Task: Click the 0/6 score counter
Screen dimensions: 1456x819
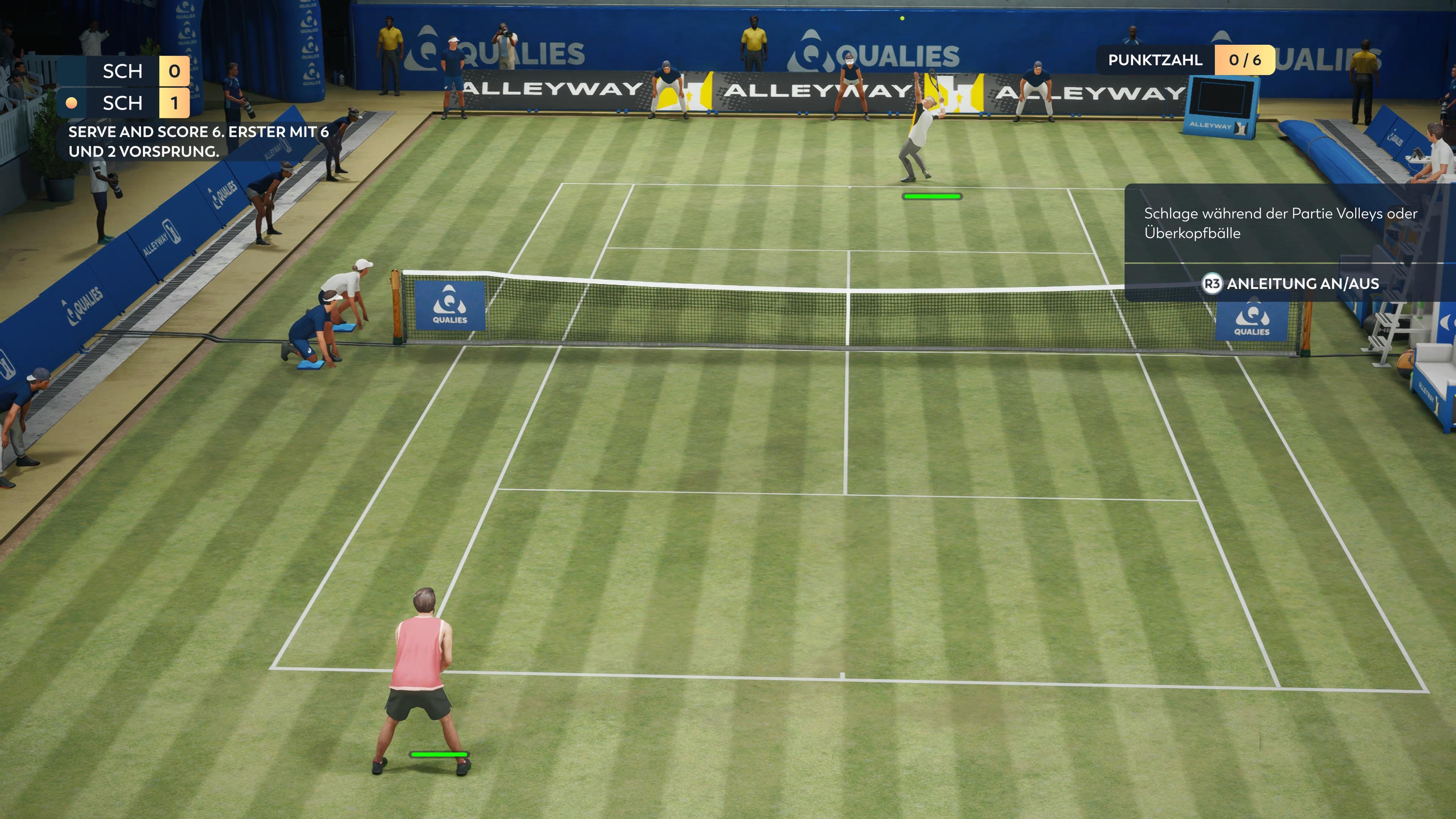Action: 1244,60
